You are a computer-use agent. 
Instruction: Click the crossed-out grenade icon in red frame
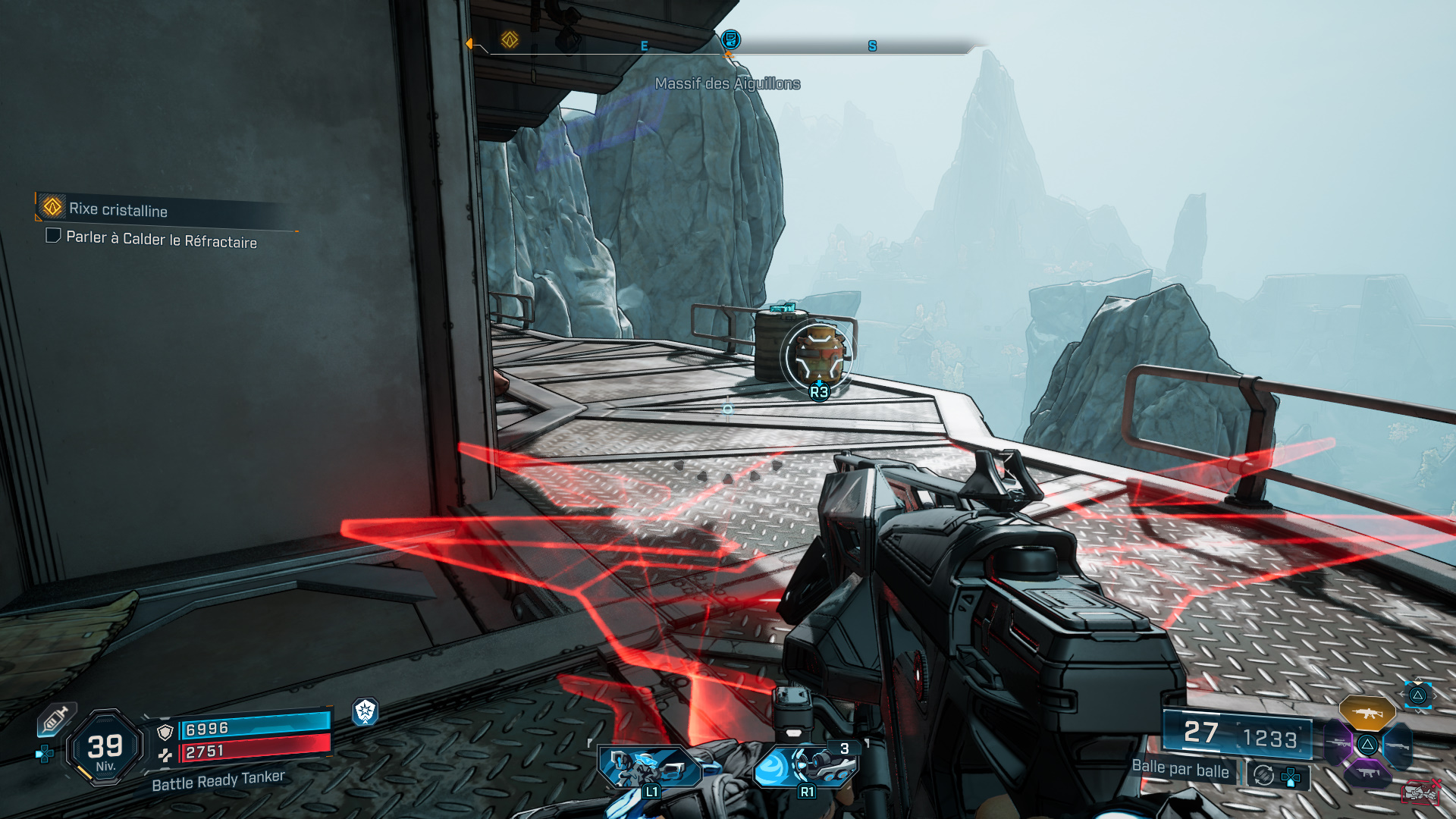pos(1420,793)
